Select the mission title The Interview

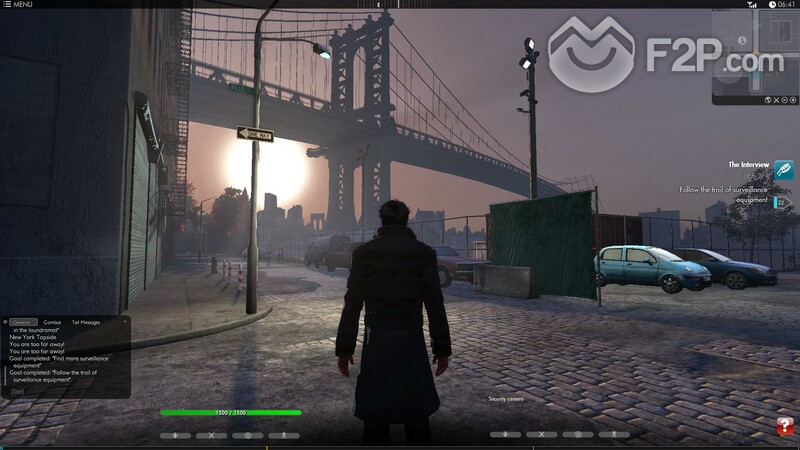(x=748, y=164)
